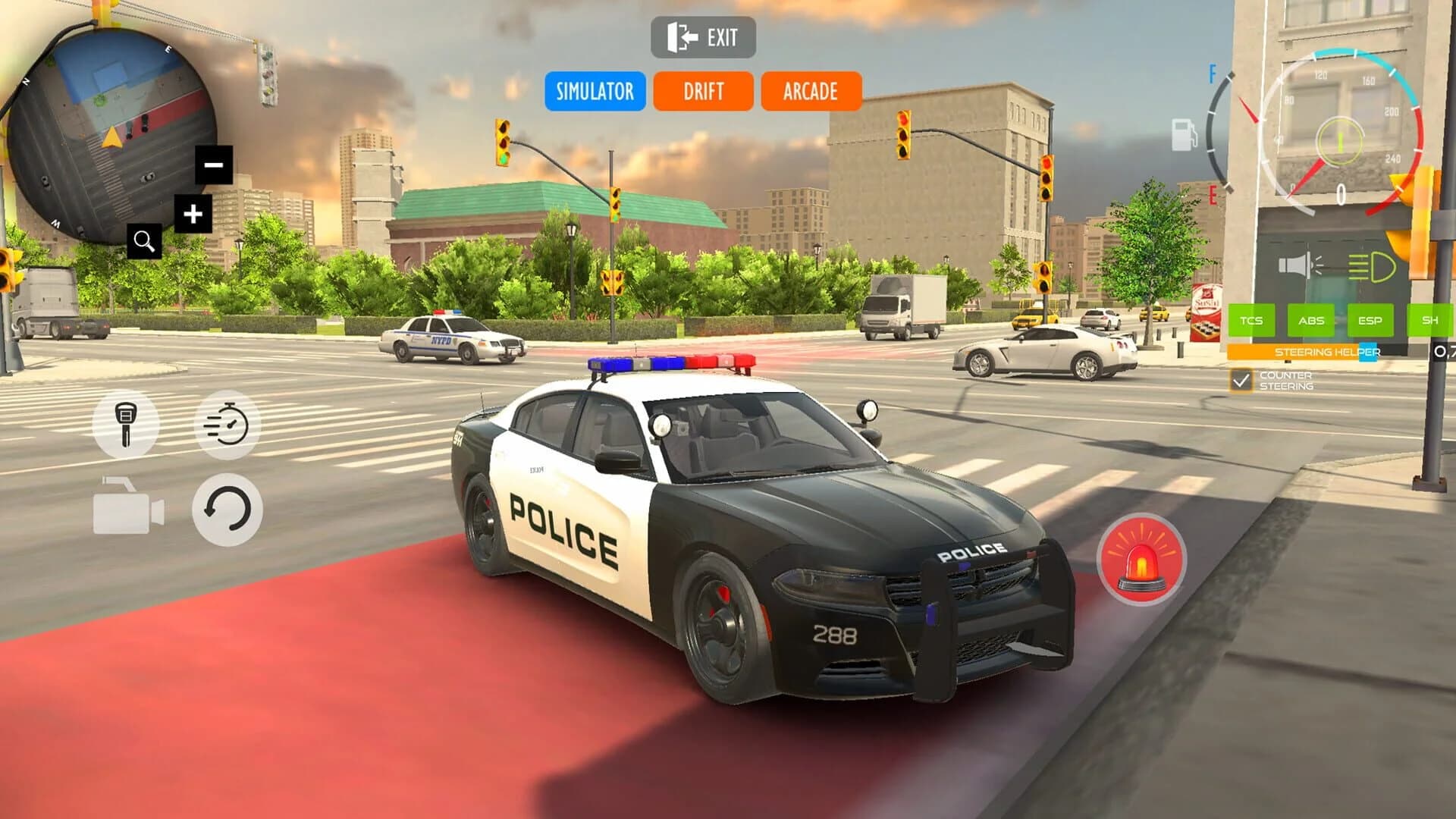The width and height of the screenshot is (1456, 819).
Task: Toggle the TCS traction control
Action: [x=1252, y=320]
